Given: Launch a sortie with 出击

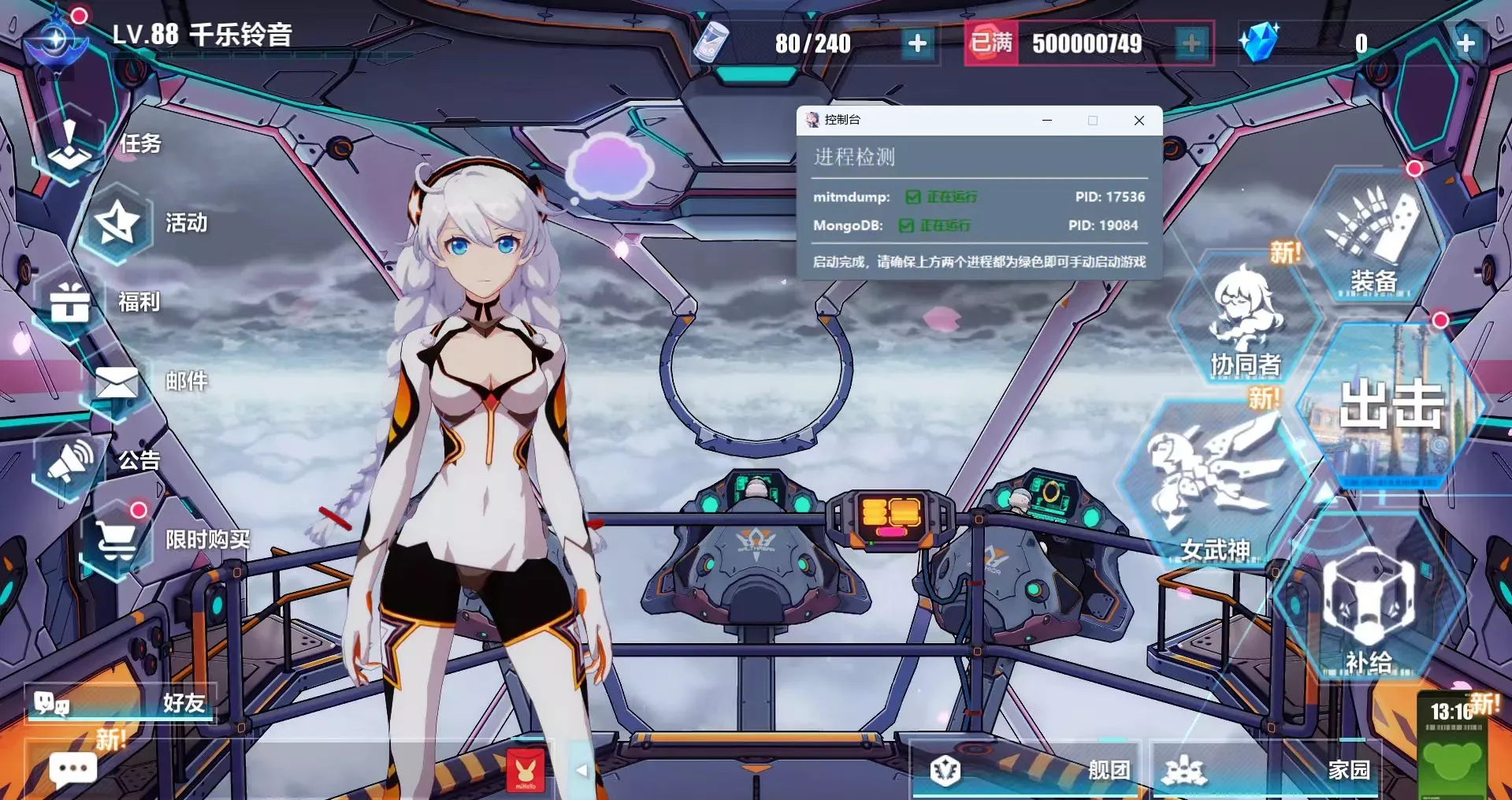Looking at the screenshot, I should click(x=1391, y=406).
